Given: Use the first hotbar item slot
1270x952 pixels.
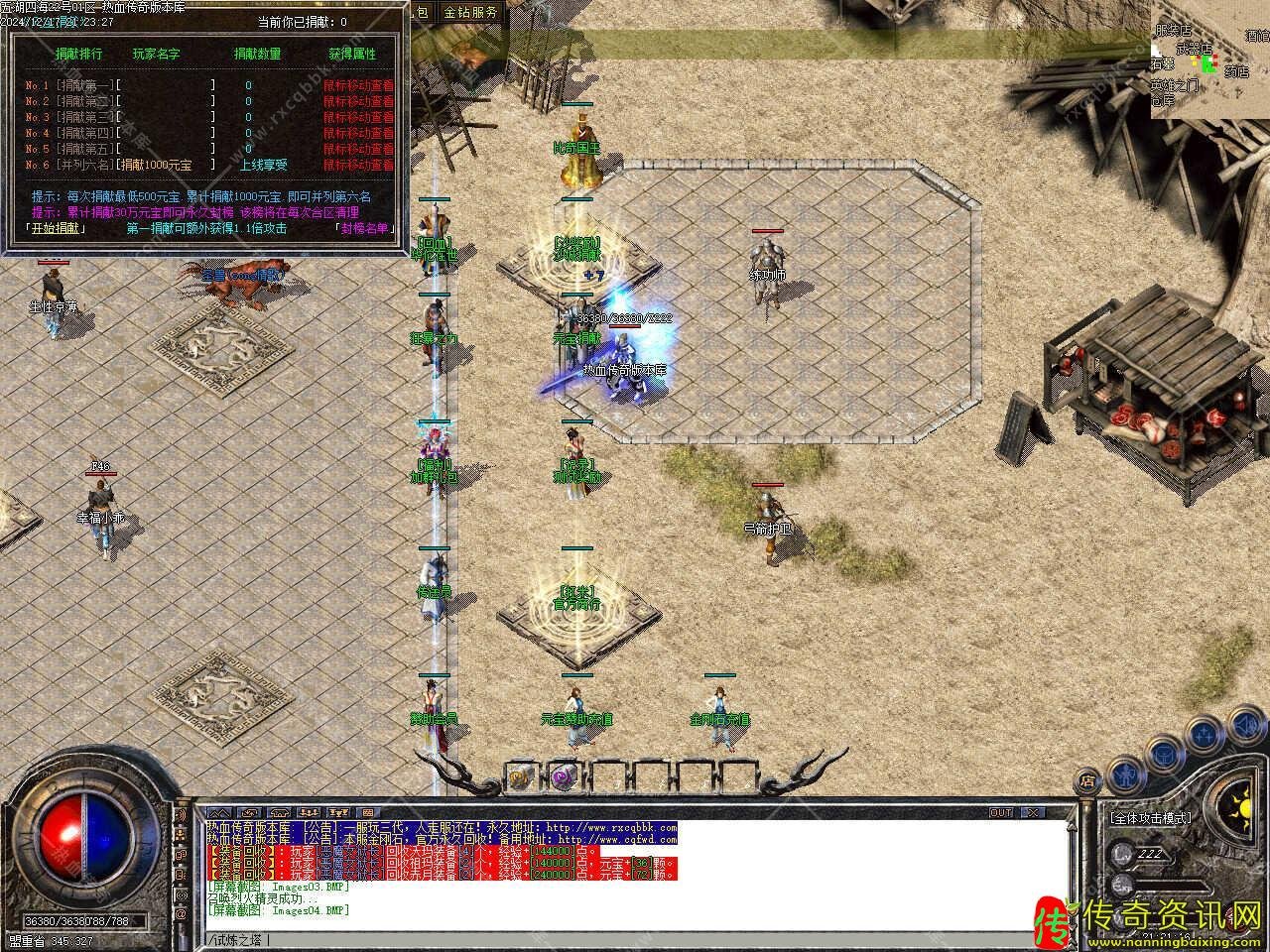Looking at the screenshot, I should click(x=519, y=777).
